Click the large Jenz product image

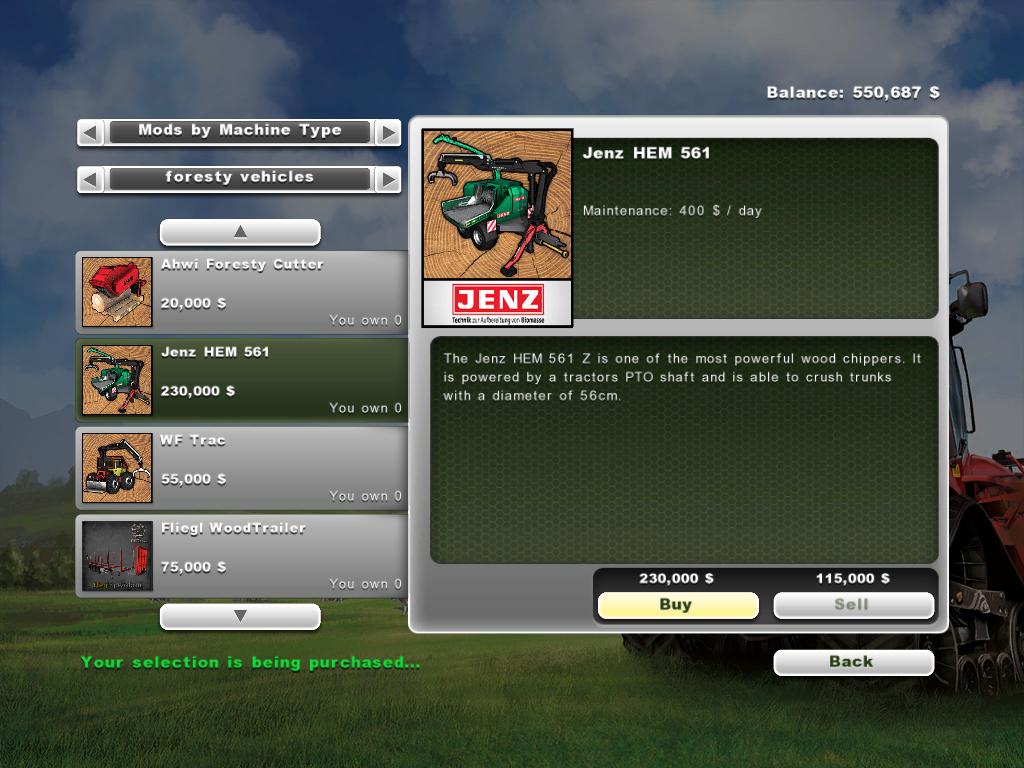(x=497, y=227)
